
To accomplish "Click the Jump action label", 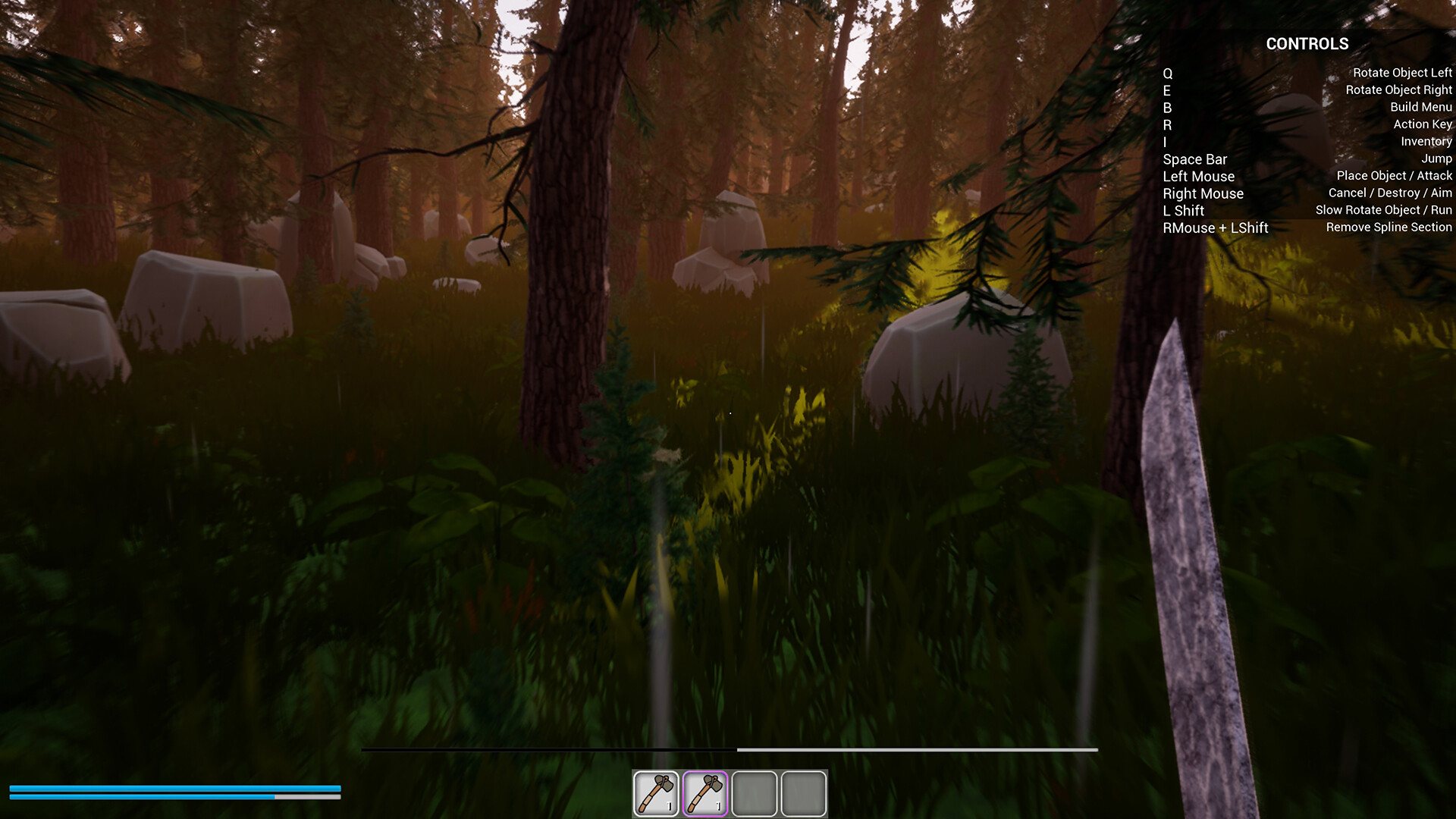I will 1438,158.
